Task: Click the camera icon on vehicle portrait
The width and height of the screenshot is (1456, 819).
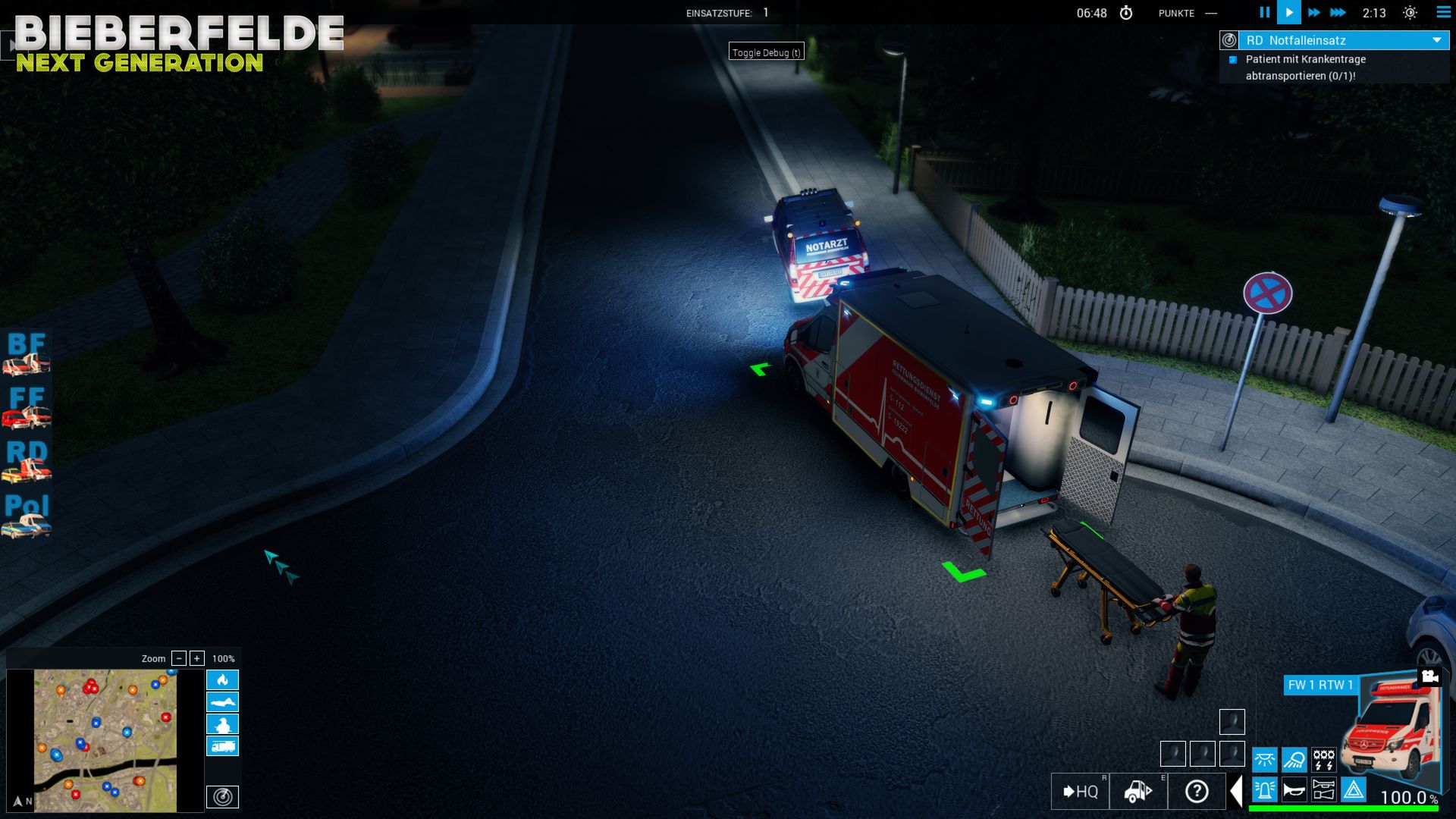Action: 1430,676
